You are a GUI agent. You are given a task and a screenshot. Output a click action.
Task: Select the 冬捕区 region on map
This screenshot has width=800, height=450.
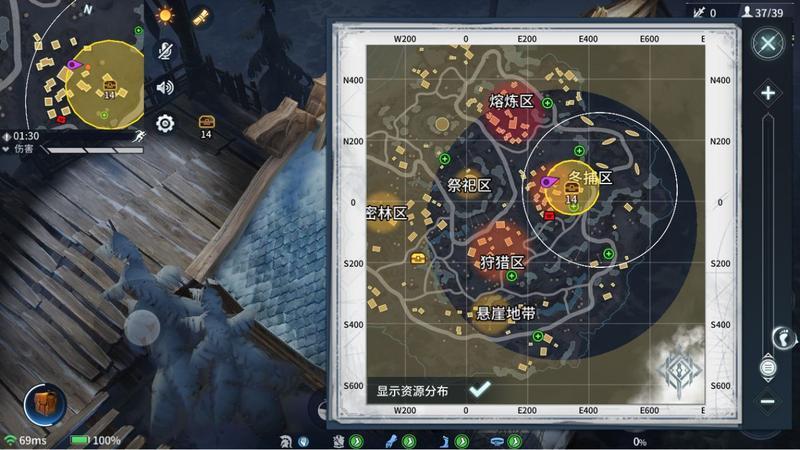coord(588,178)
